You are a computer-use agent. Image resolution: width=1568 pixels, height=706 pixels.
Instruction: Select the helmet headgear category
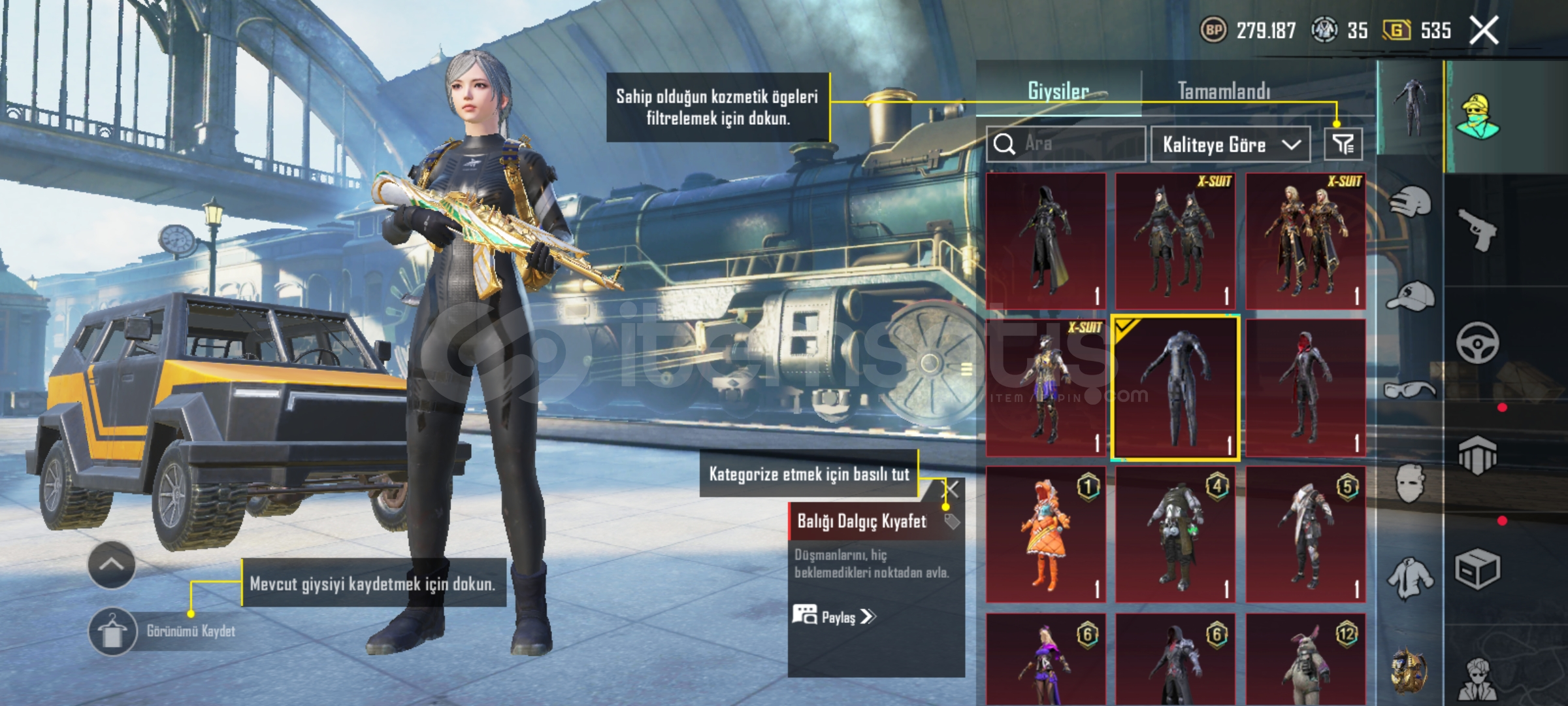tap(1410, 200)
